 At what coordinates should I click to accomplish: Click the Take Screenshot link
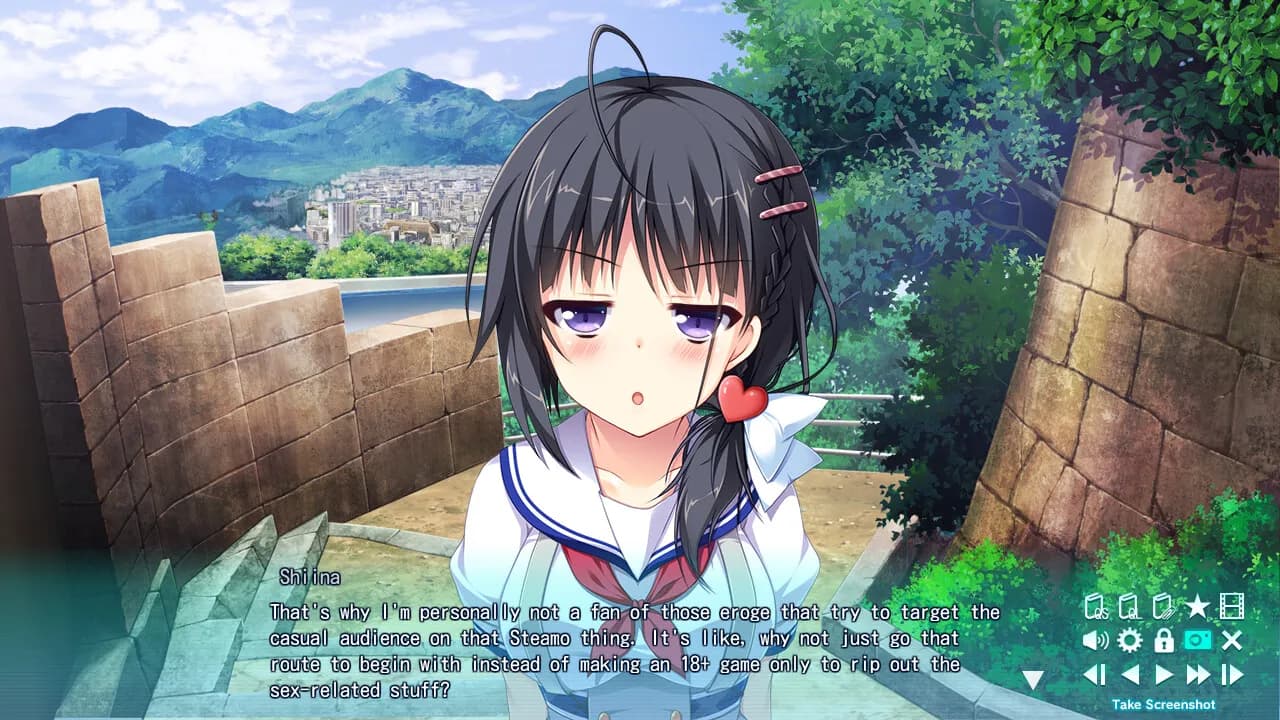[1164, 704]
